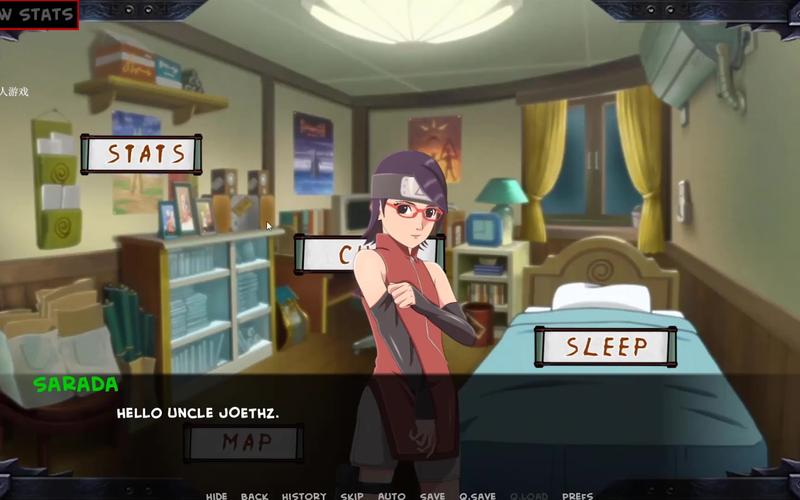Open the Stats scroll button
Screen dimensions: 800x500
coord(140,154)
